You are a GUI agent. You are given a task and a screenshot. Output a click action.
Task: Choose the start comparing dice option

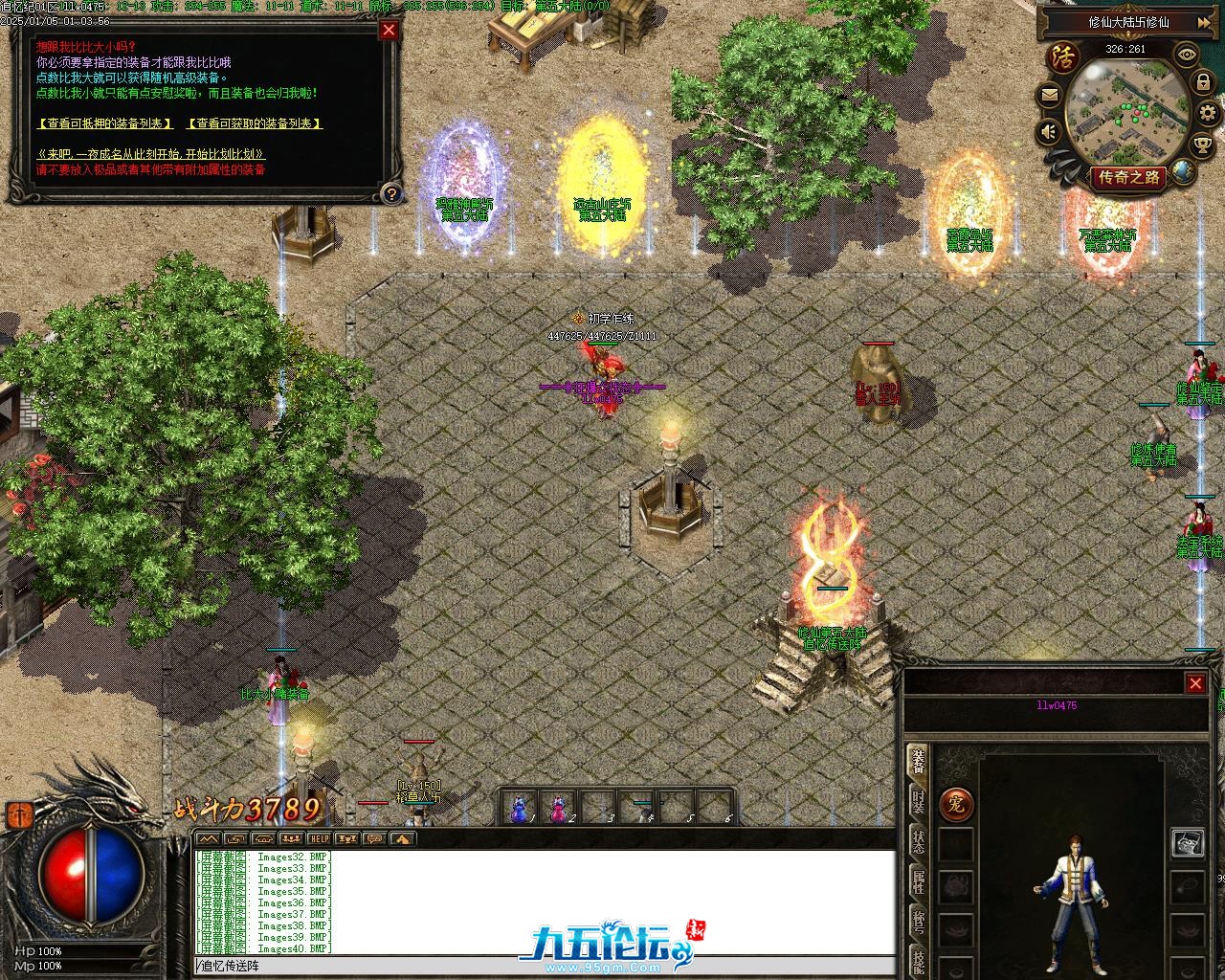point(150,154)
